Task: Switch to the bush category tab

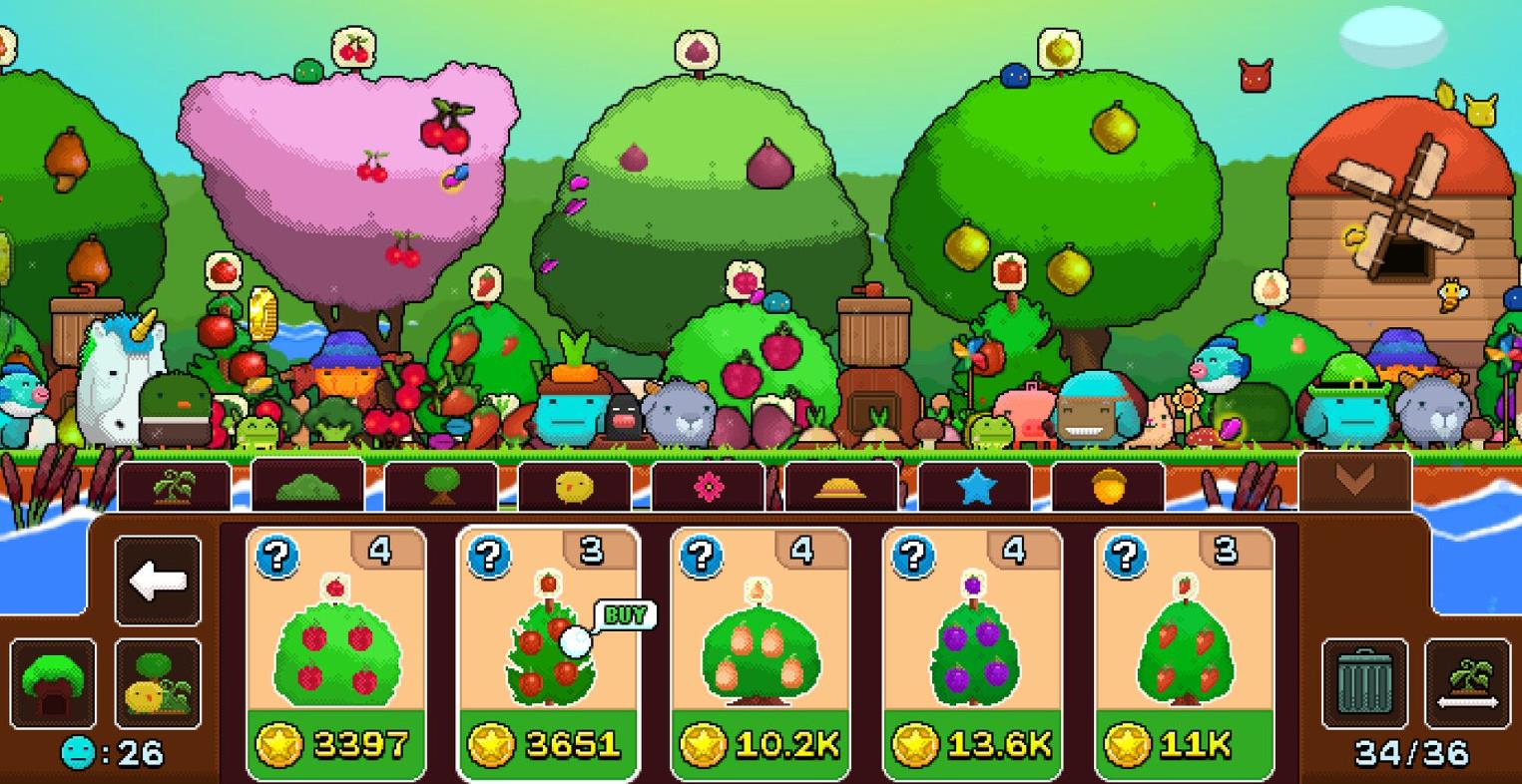Action: click(x=308, y=483)
